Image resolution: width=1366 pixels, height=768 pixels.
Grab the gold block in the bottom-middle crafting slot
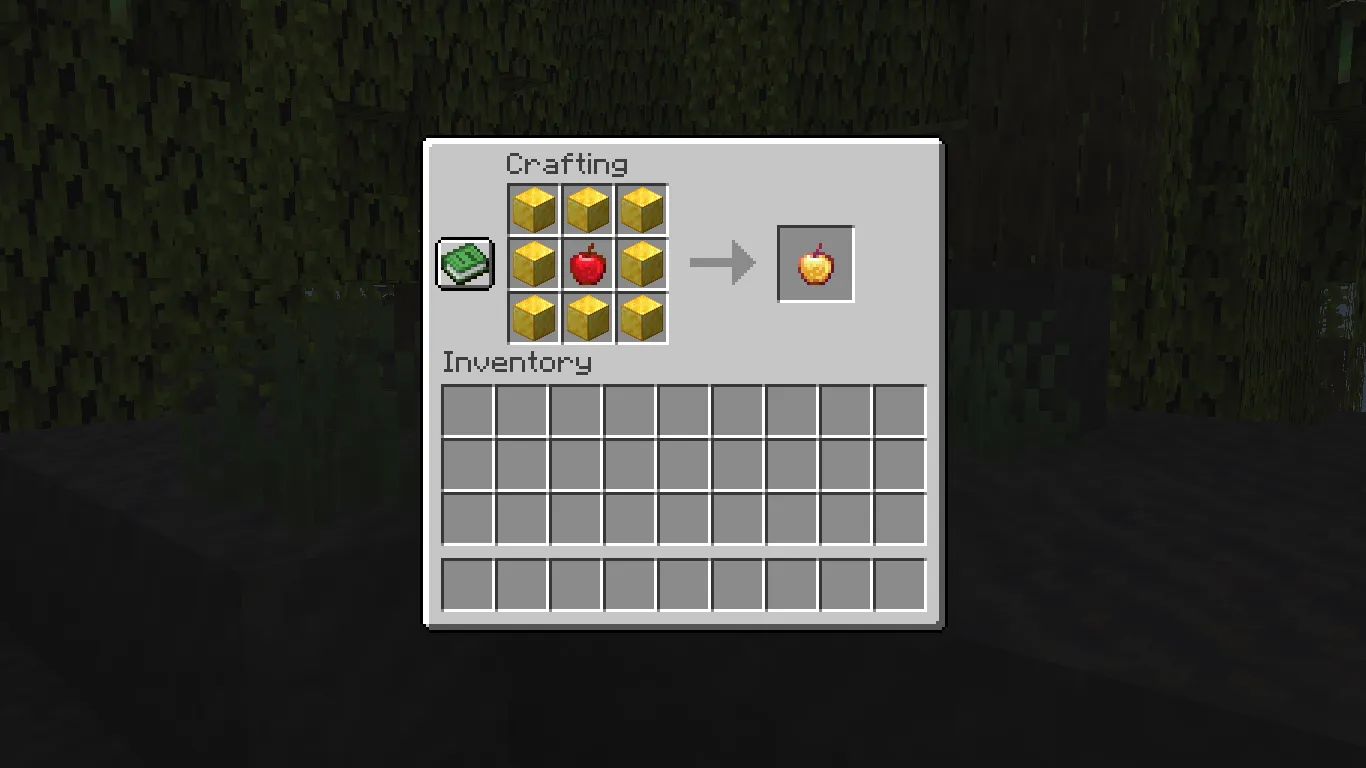pos(588,316)
